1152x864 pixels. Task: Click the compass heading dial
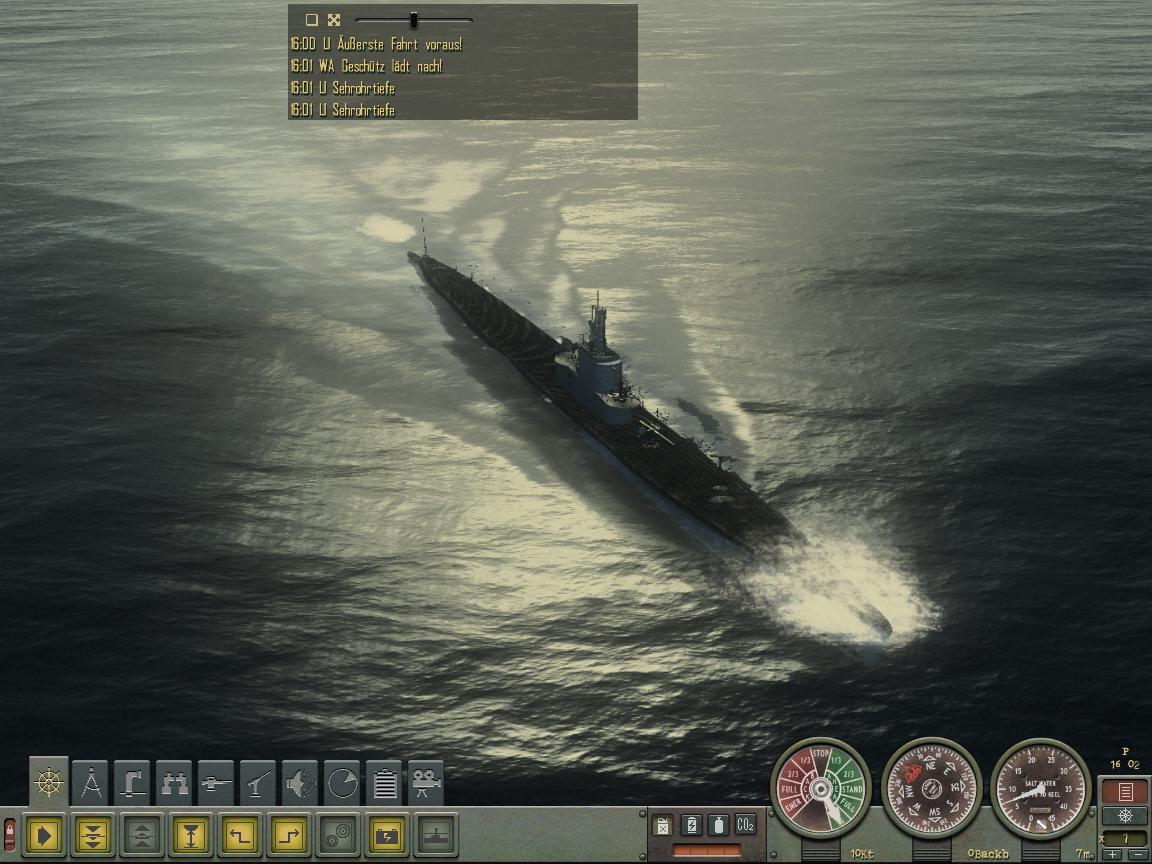931,789
